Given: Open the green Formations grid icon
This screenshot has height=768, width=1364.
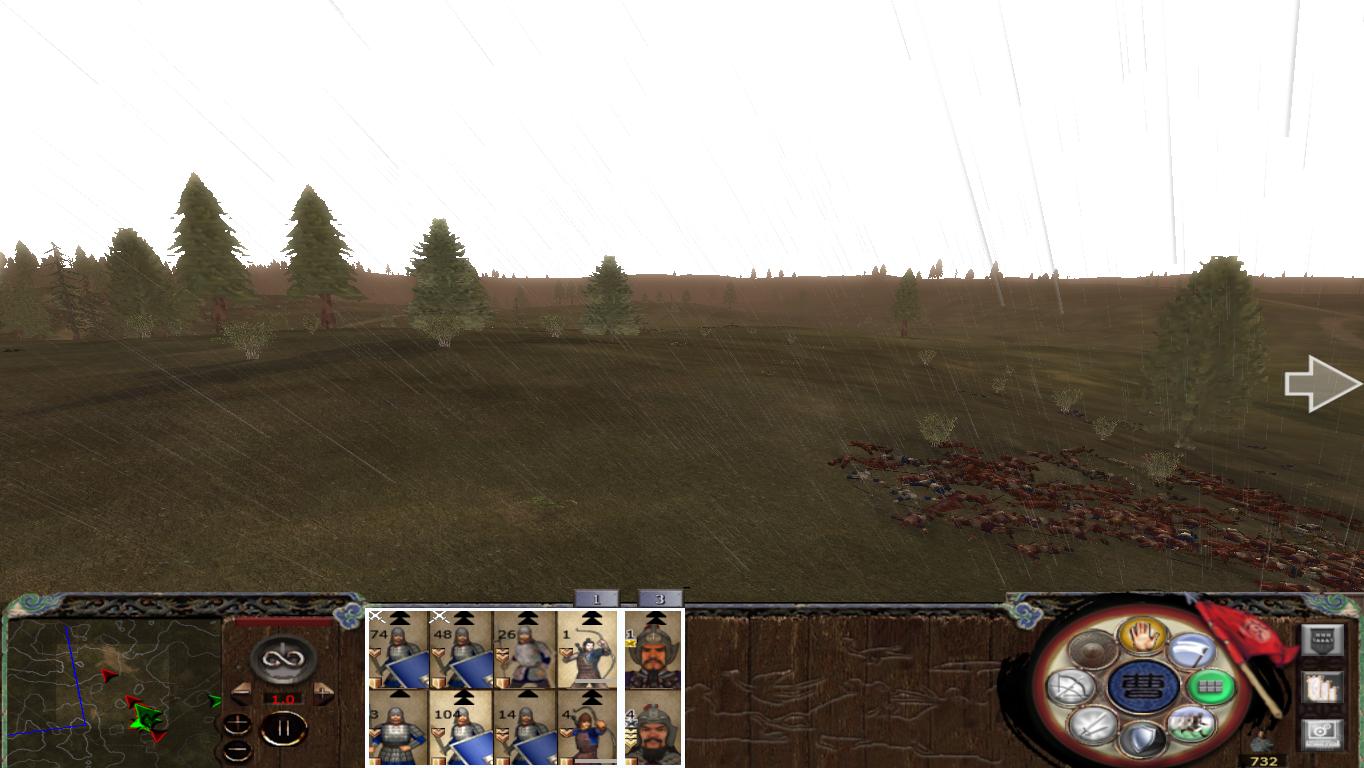Looking at the screenshot, I should pos(1211,687).
